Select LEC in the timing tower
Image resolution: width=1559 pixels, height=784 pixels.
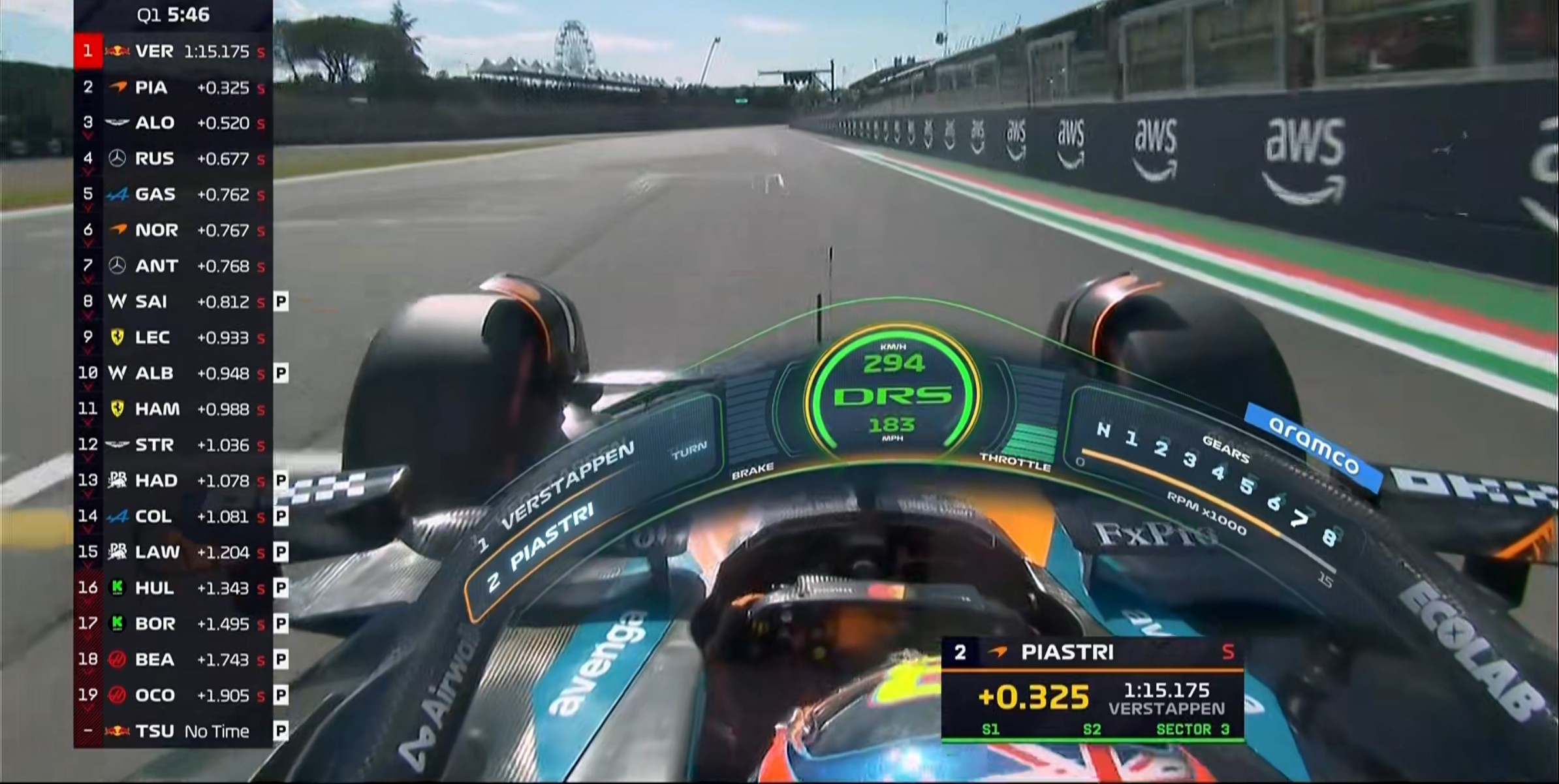point(173,337)
